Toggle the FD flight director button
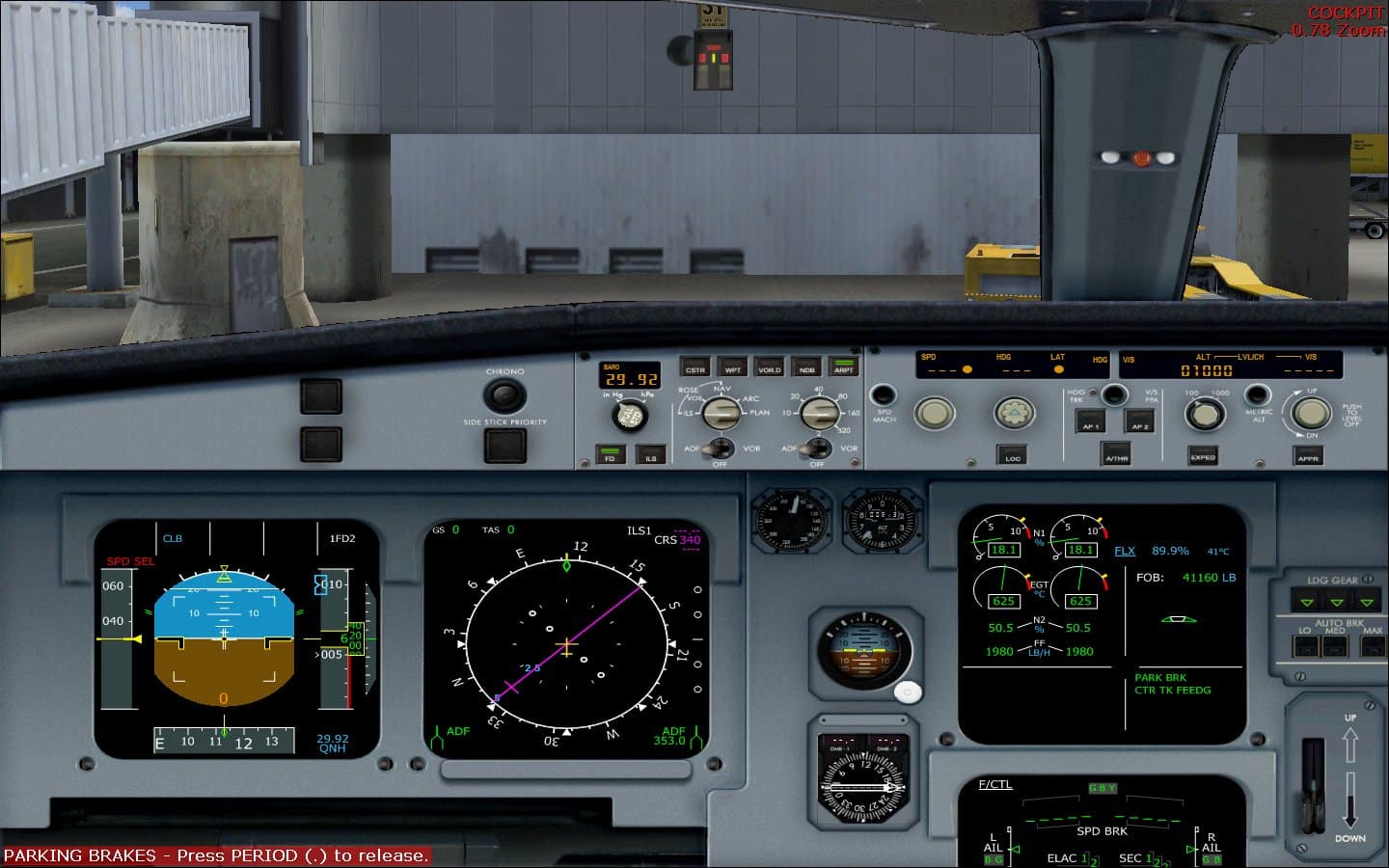 (611, 453)
